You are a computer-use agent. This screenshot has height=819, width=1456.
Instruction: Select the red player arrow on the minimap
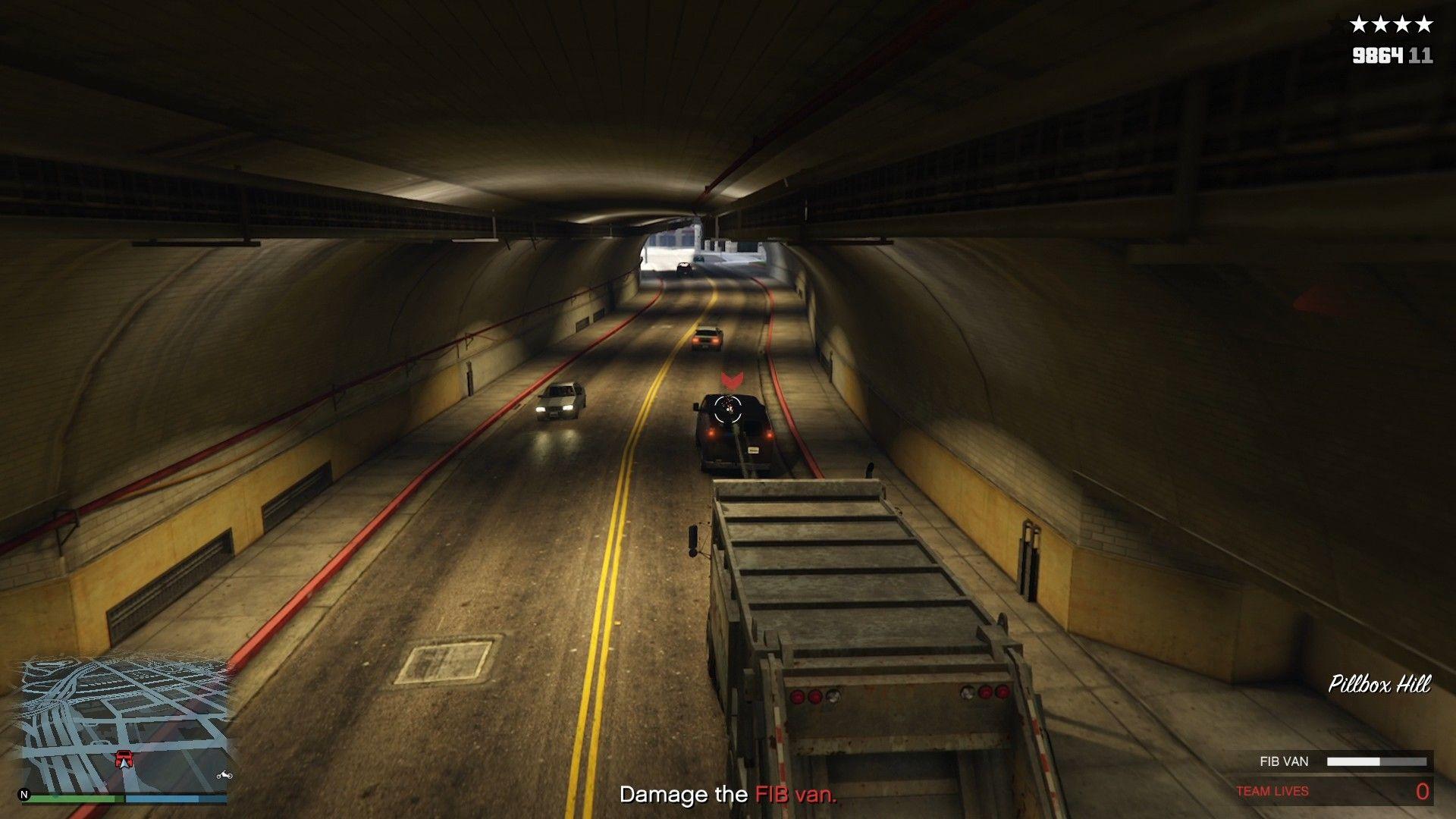[x=124, y=758]
